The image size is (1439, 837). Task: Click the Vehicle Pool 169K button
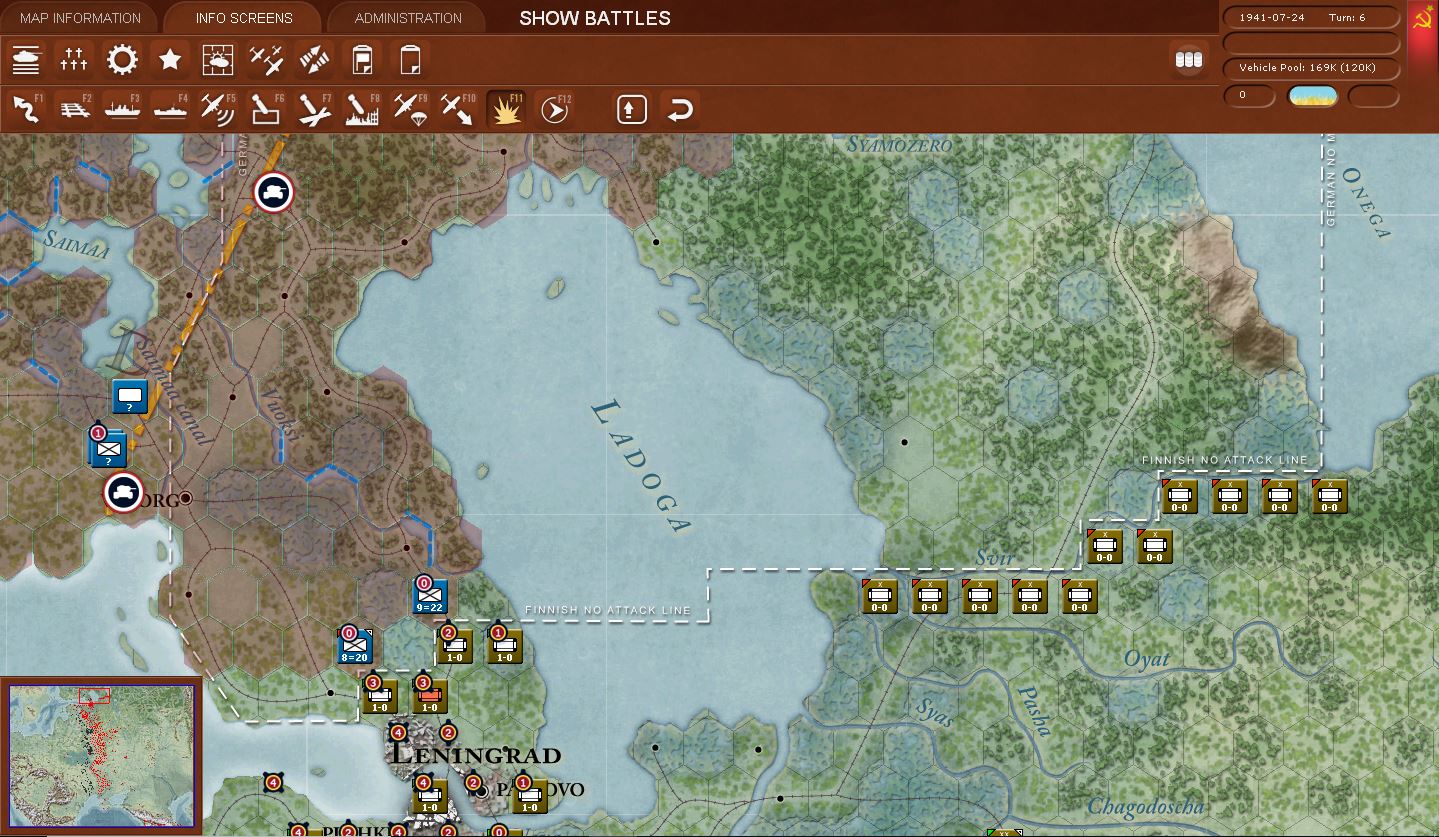point(1310,68)
